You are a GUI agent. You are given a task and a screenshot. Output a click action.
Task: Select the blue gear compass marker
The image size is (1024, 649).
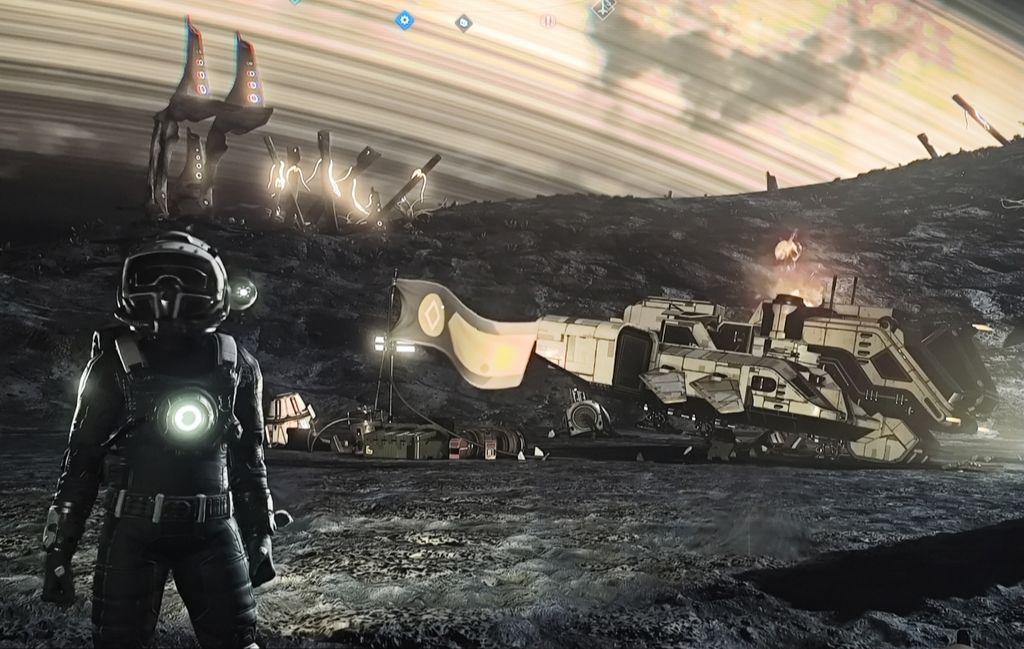coord(404,19)
